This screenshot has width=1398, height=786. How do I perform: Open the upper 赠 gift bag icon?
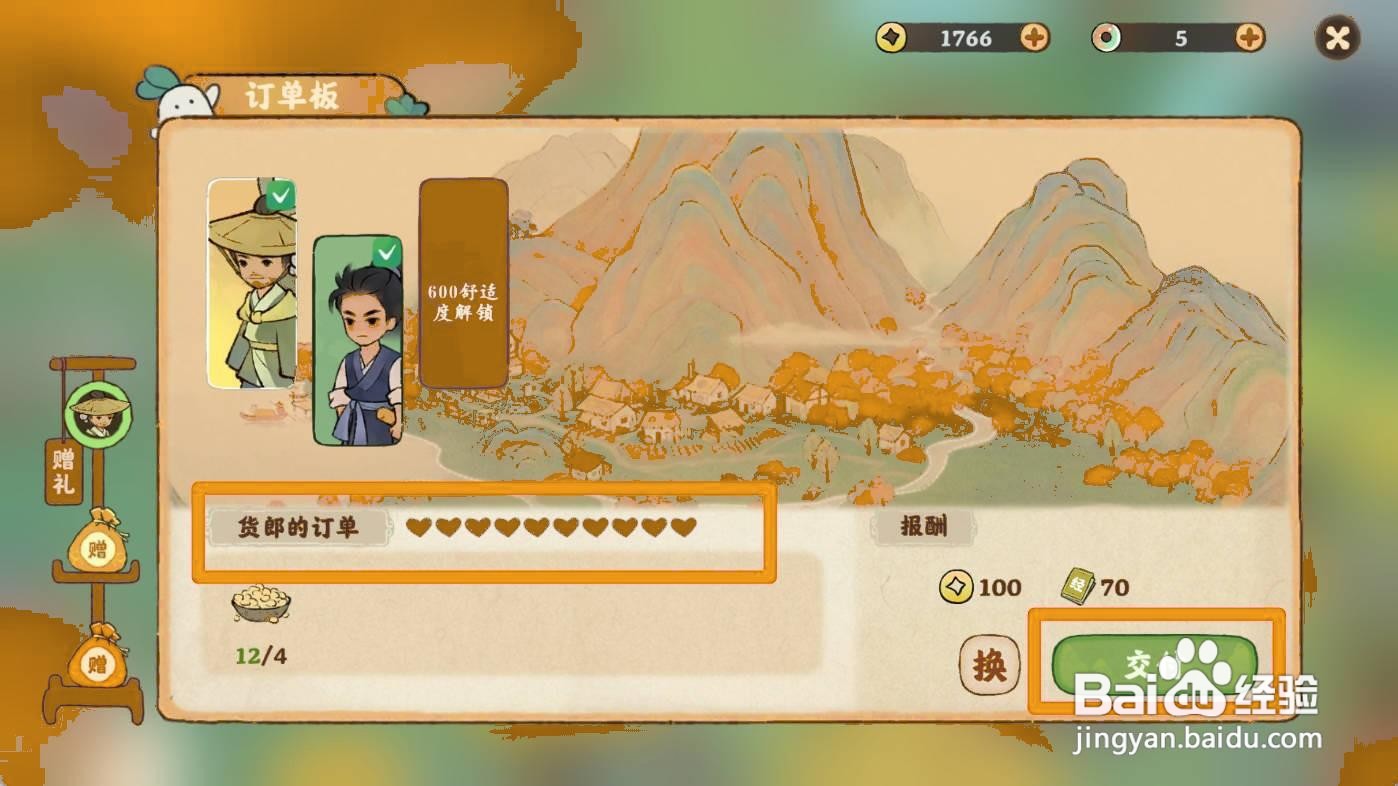coord(95,548)
